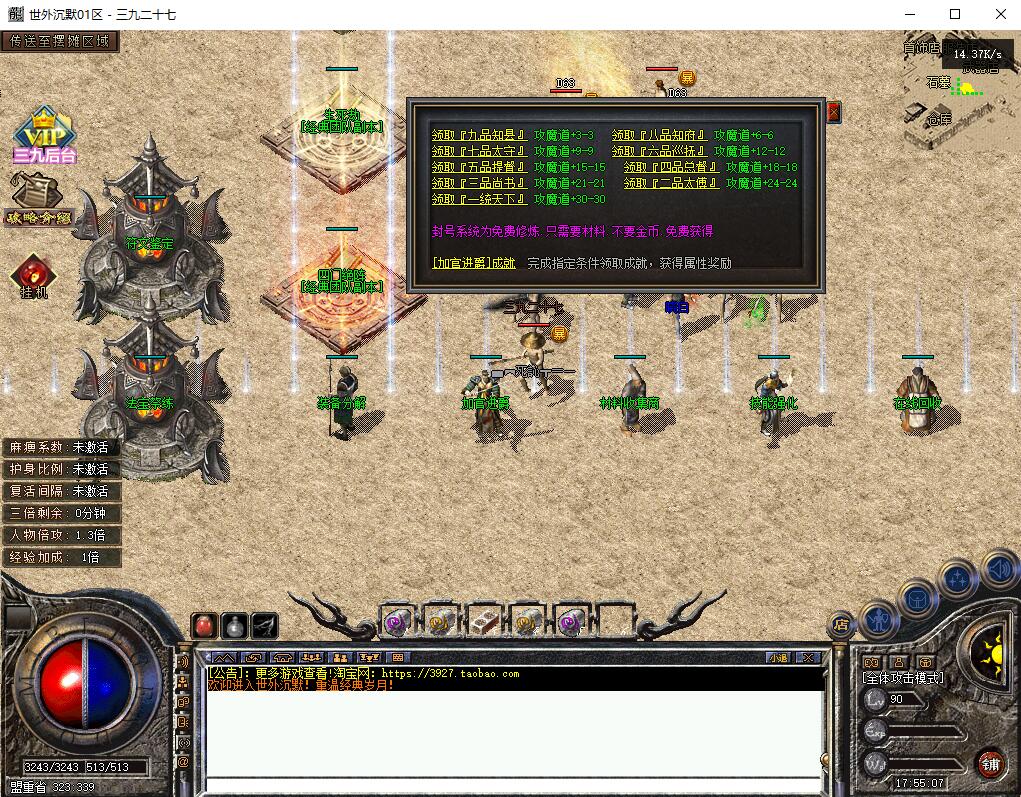Open the shop with the 店 button
This screenshot has width=1021, height=797.
click(840, 625)
